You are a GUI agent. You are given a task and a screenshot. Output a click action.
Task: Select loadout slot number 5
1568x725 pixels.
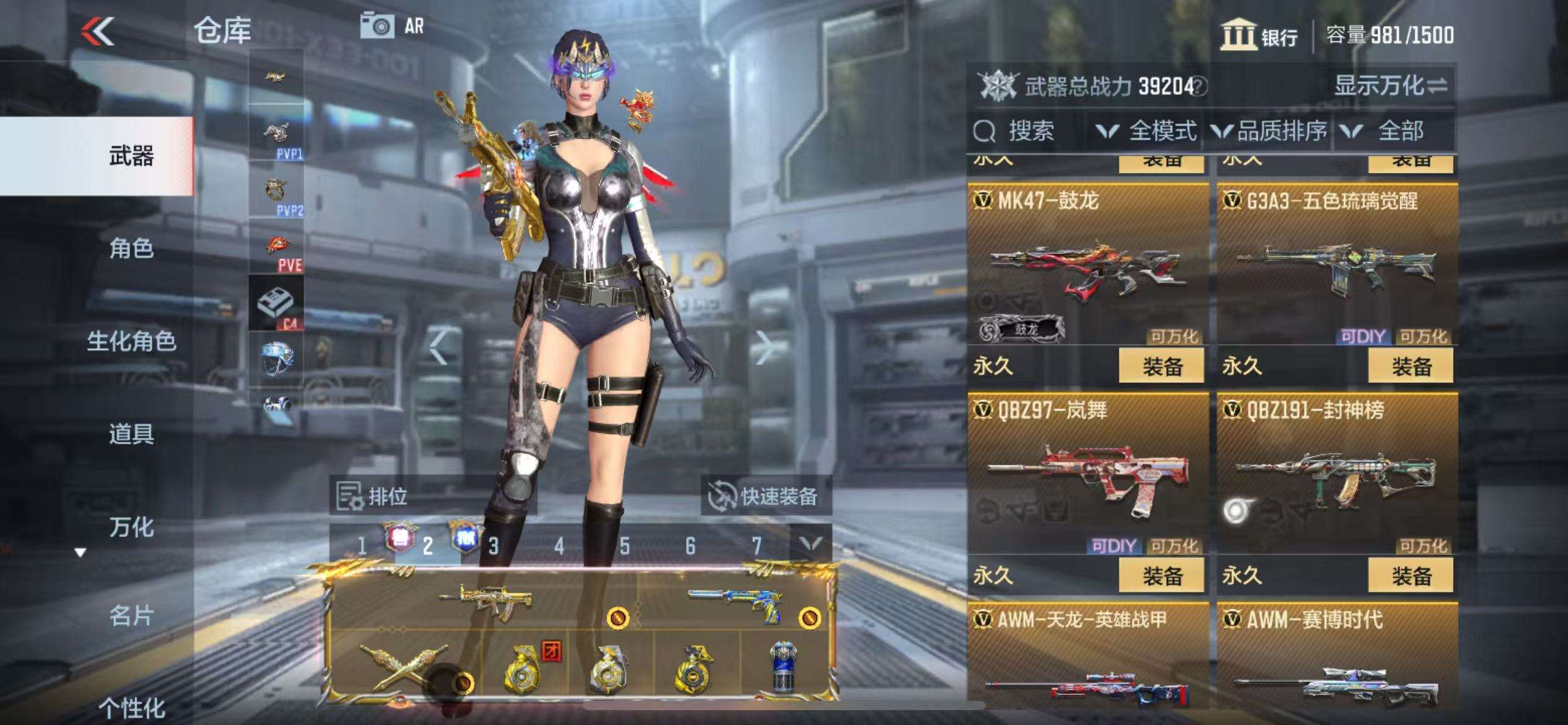(x=625, y=546)
